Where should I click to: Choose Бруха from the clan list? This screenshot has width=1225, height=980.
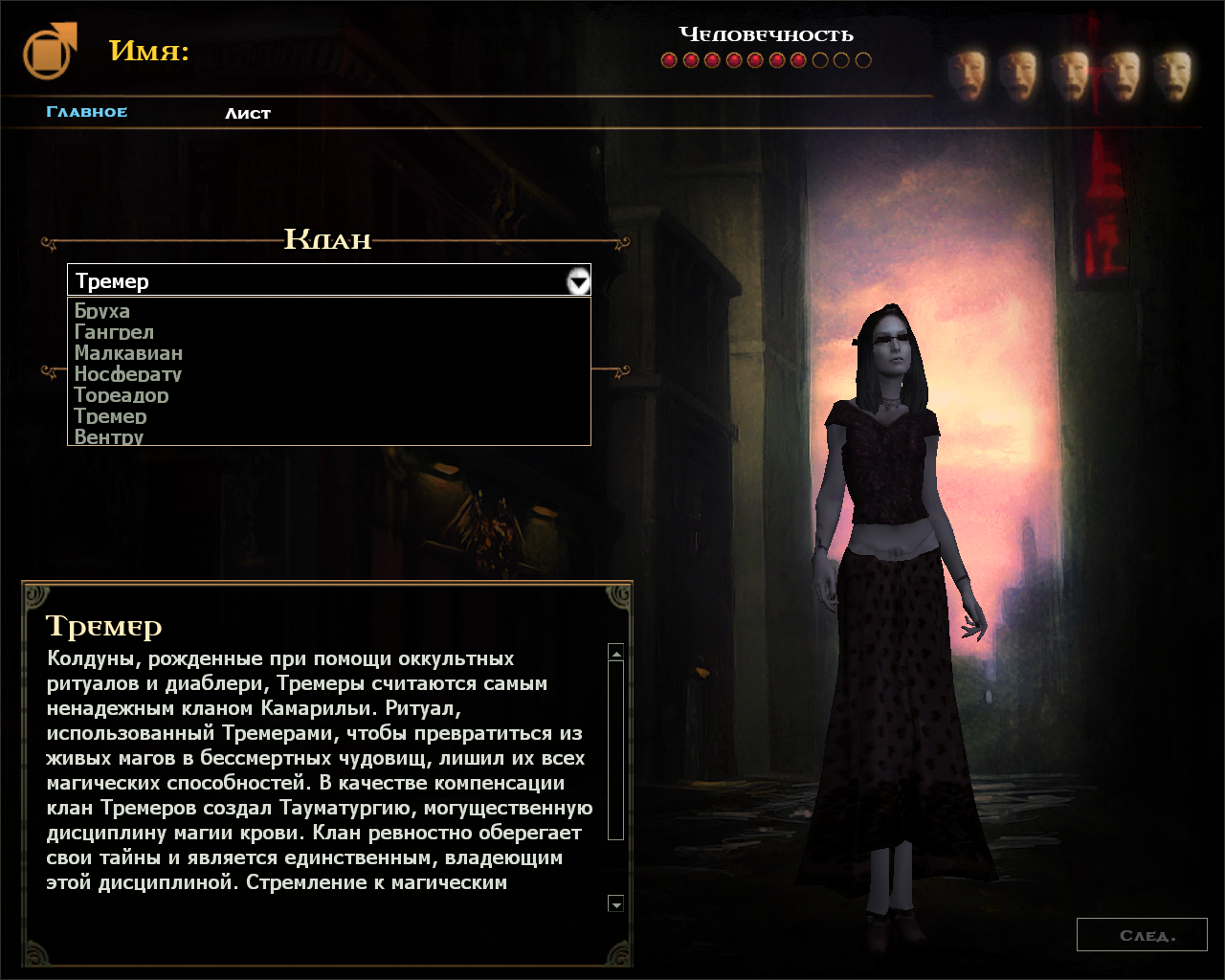[102, 311]
